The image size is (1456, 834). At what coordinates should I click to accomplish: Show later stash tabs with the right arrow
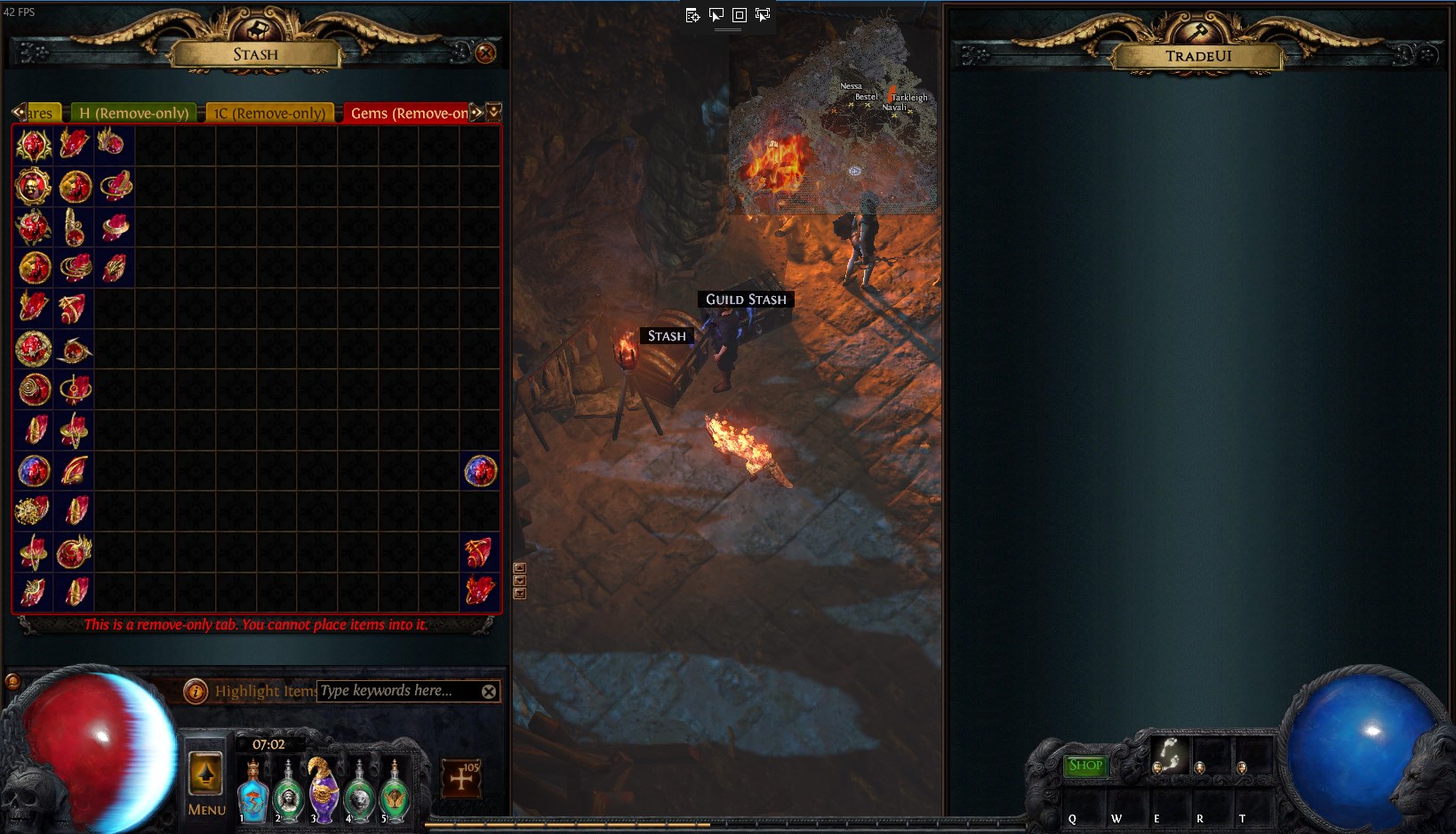click(x=477, y=112)
